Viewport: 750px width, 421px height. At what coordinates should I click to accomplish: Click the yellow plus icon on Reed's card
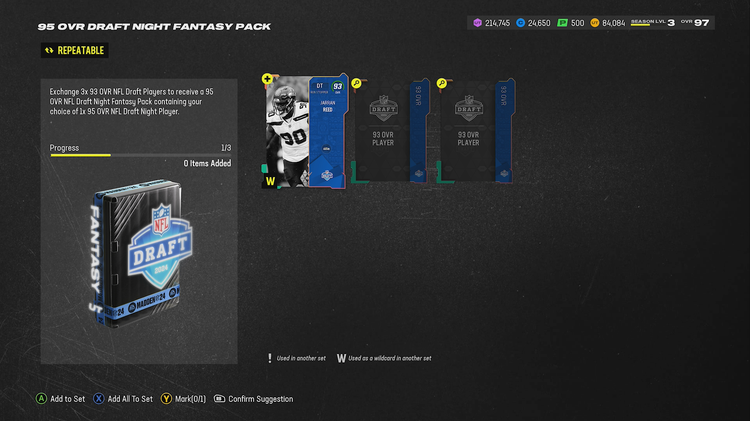pyautogui.click(x=268, y=78)
